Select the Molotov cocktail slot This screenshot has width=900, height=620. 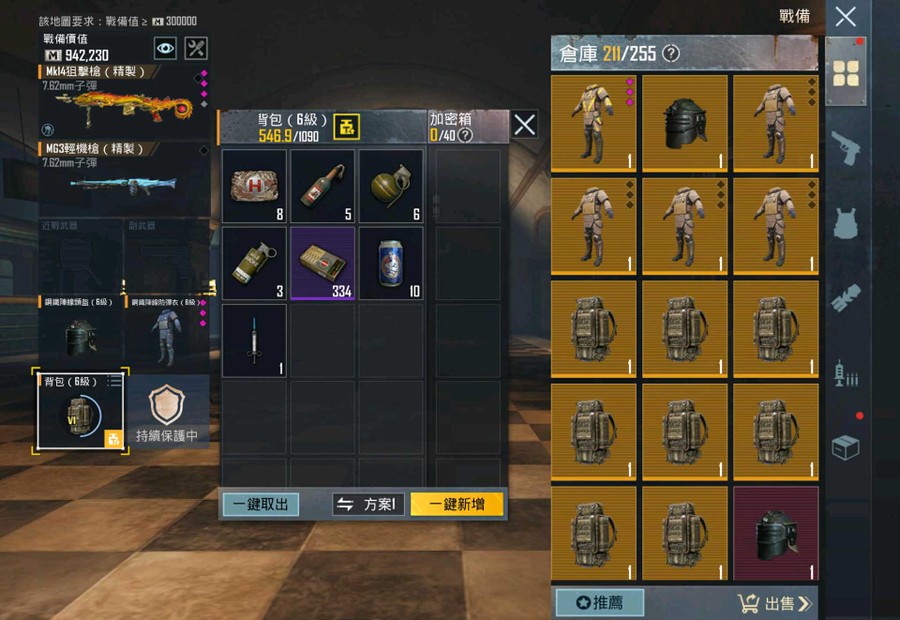tap(323, 186)
